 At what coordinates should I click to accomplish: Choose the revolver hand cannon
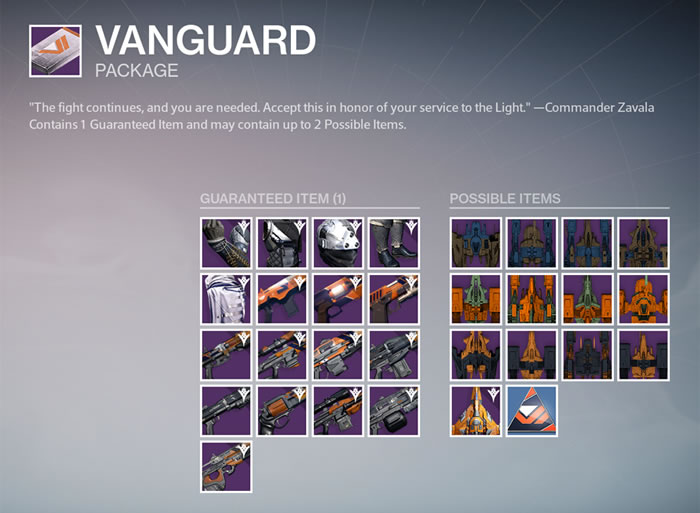point(281,411)
